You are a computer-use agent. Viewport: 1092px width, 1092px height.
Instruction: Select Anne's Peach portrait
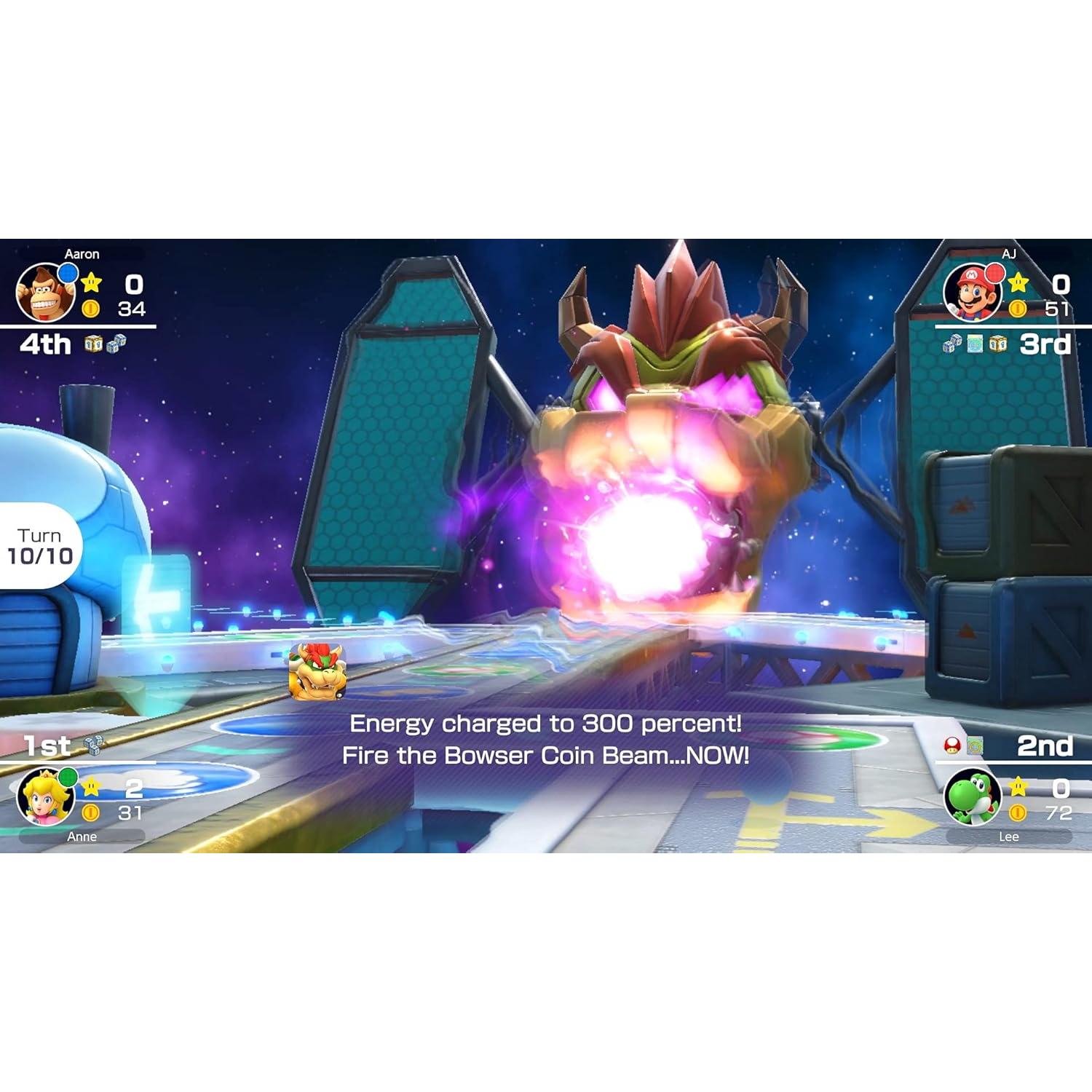[x=47, y=796]
